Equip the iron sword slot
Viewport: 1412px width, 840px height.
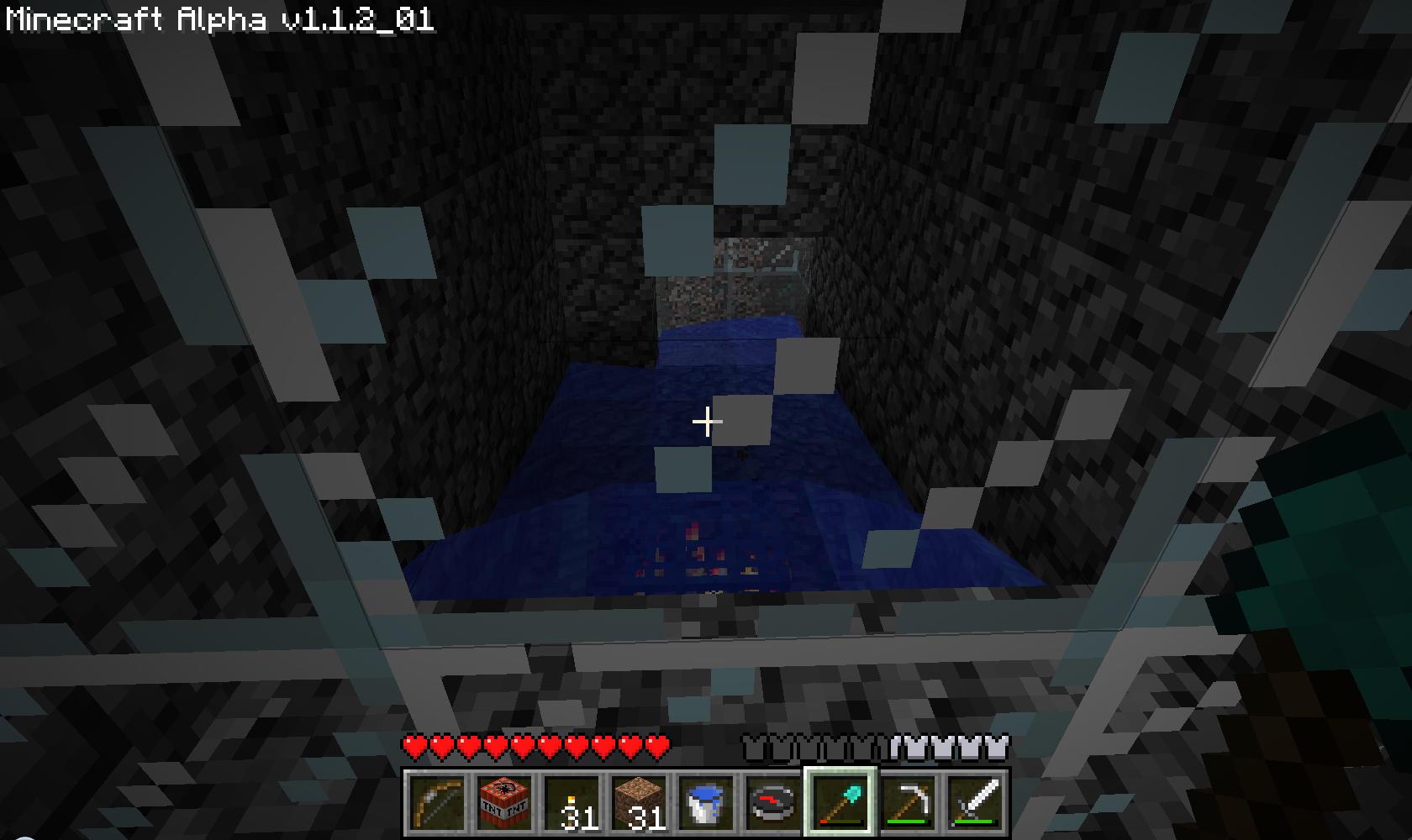(975, 802)
